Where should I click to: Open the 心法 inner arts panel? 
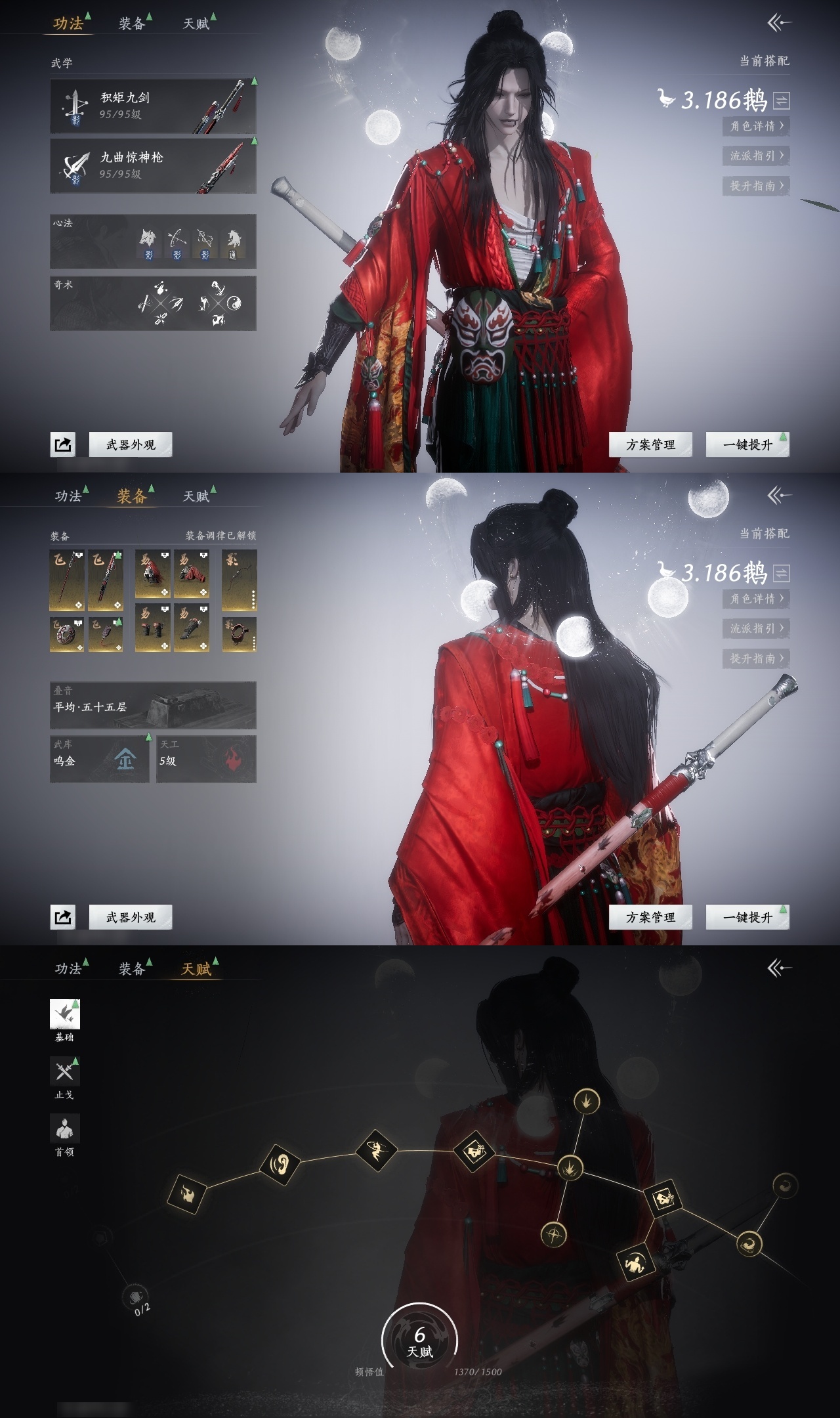tap(153, 241)
